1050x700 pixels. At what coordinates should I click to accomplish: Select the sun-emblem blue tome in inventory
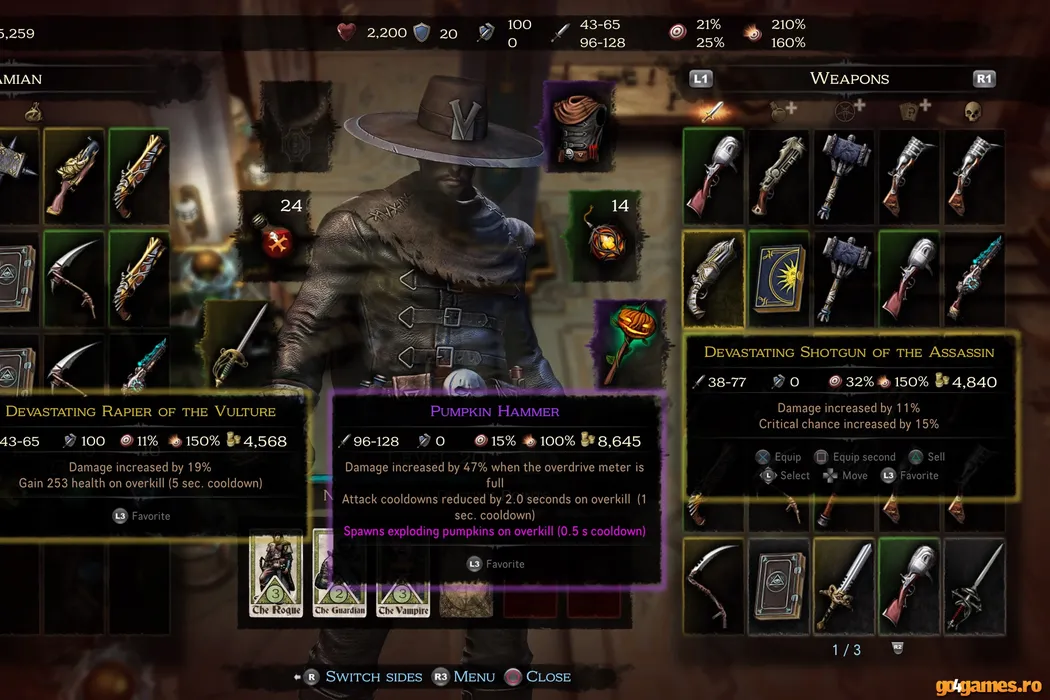779,274
